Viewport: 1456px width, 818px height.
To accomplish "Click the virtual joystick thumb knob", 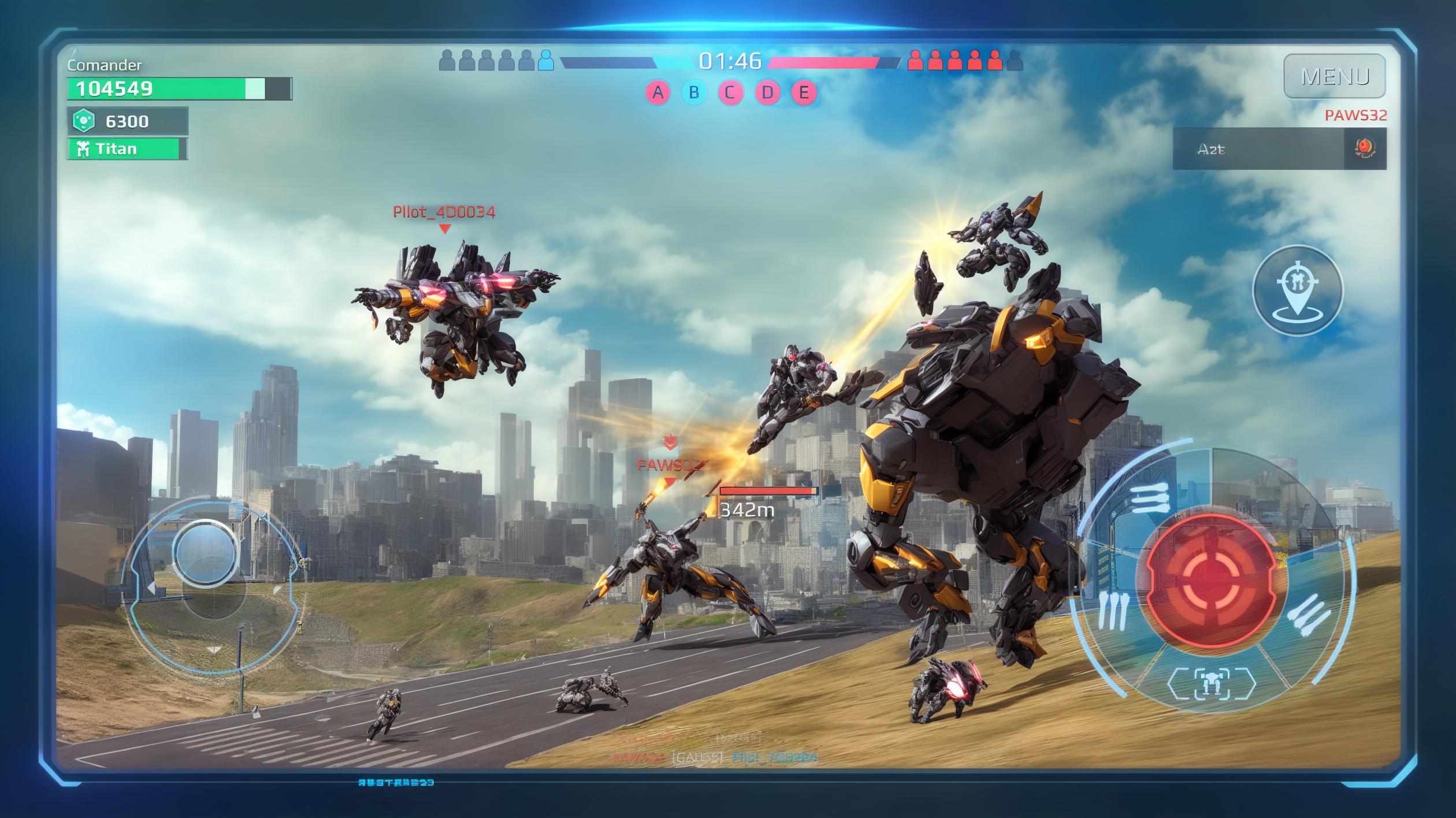I will click(x=205, y=552).
